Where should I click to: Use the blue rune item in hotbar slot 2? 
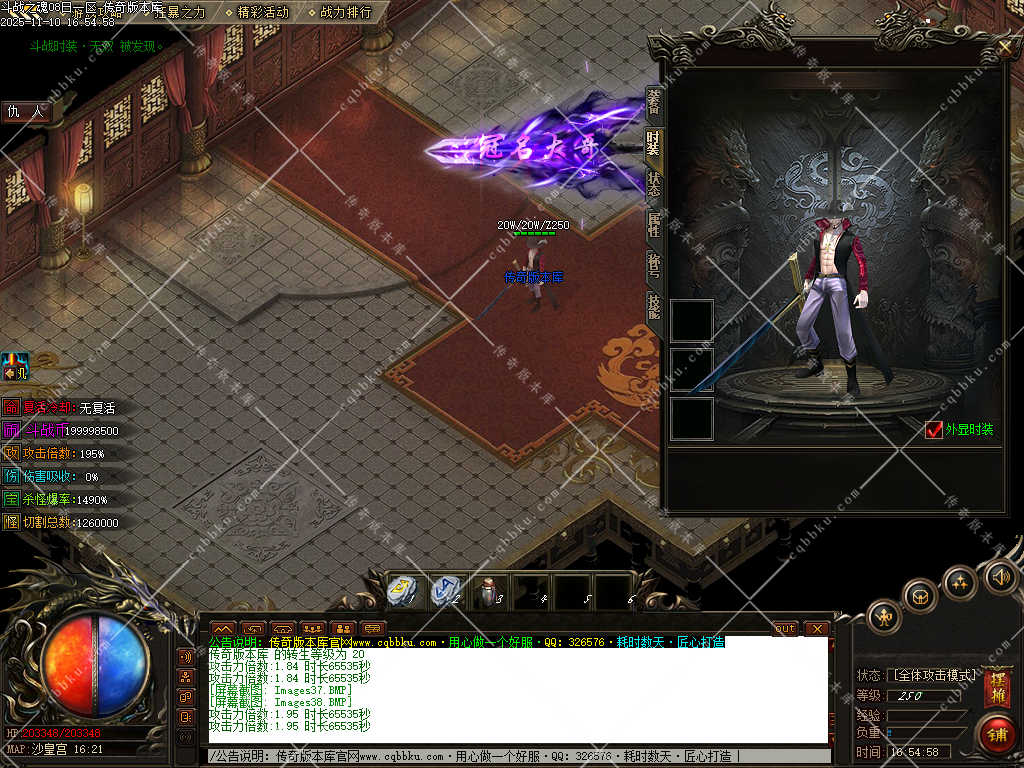(444, 590)
